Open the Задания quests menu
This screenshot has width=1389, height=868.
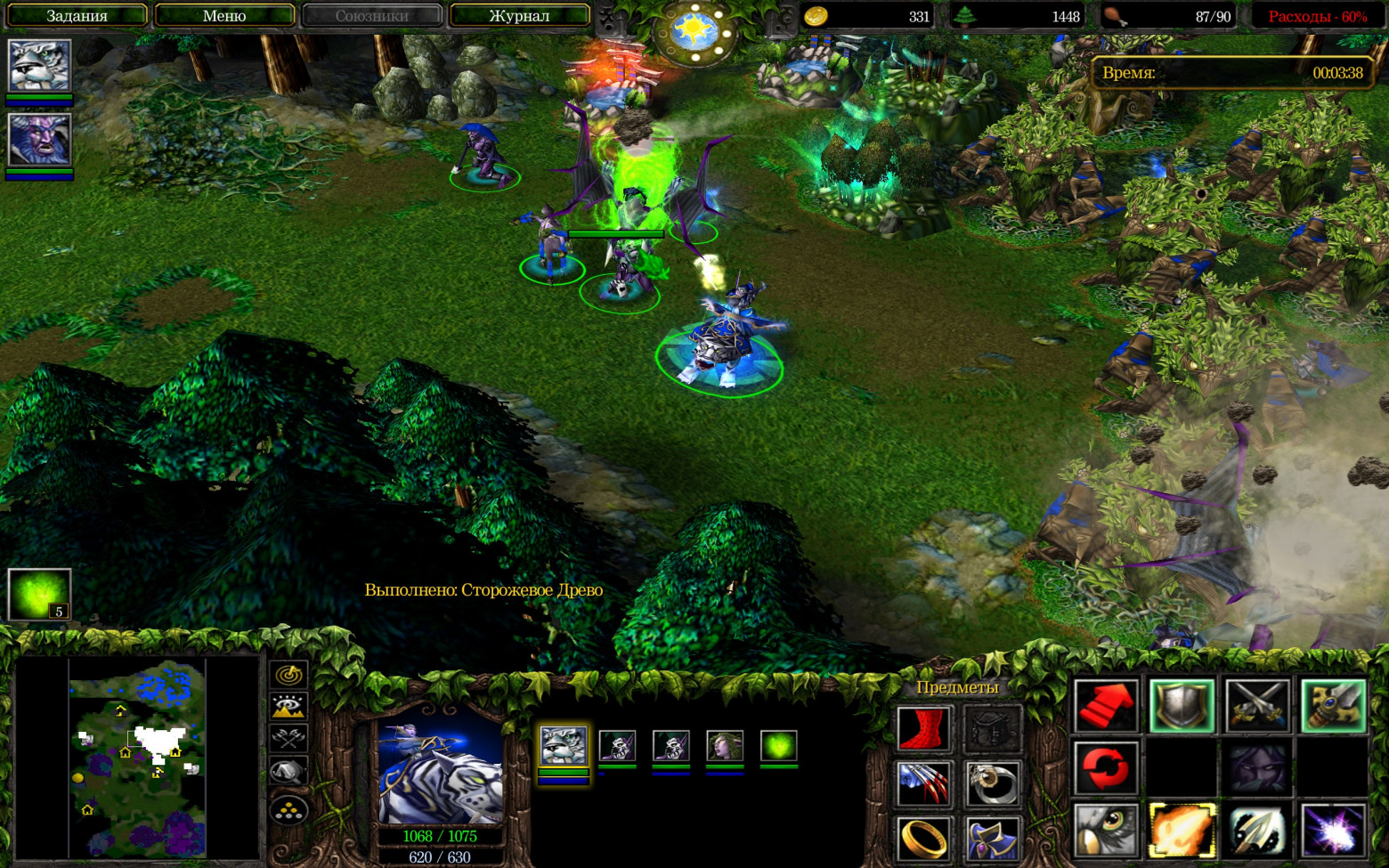(x=77, y=16)
